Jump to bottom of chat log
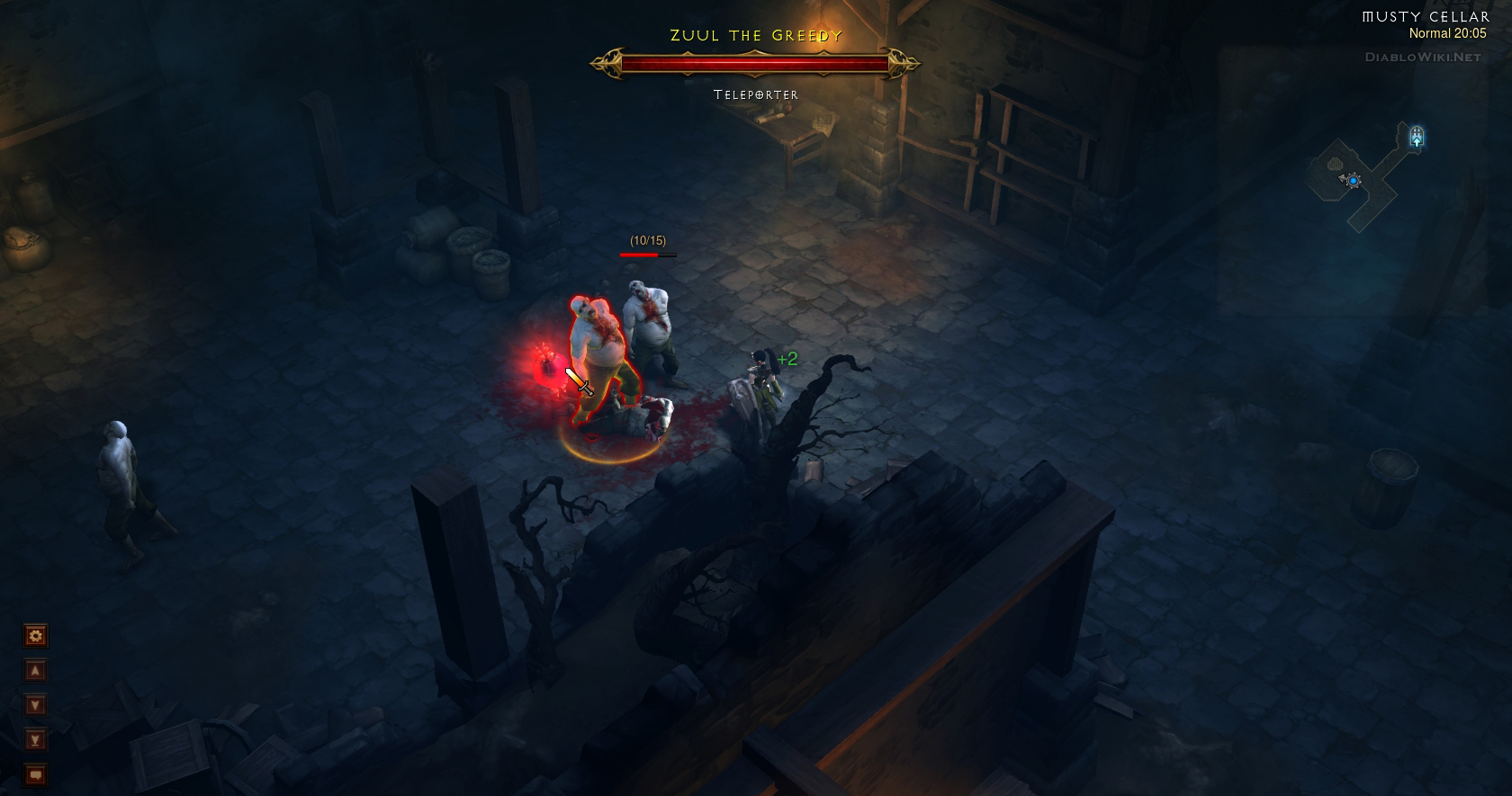 tap(35, 739)
